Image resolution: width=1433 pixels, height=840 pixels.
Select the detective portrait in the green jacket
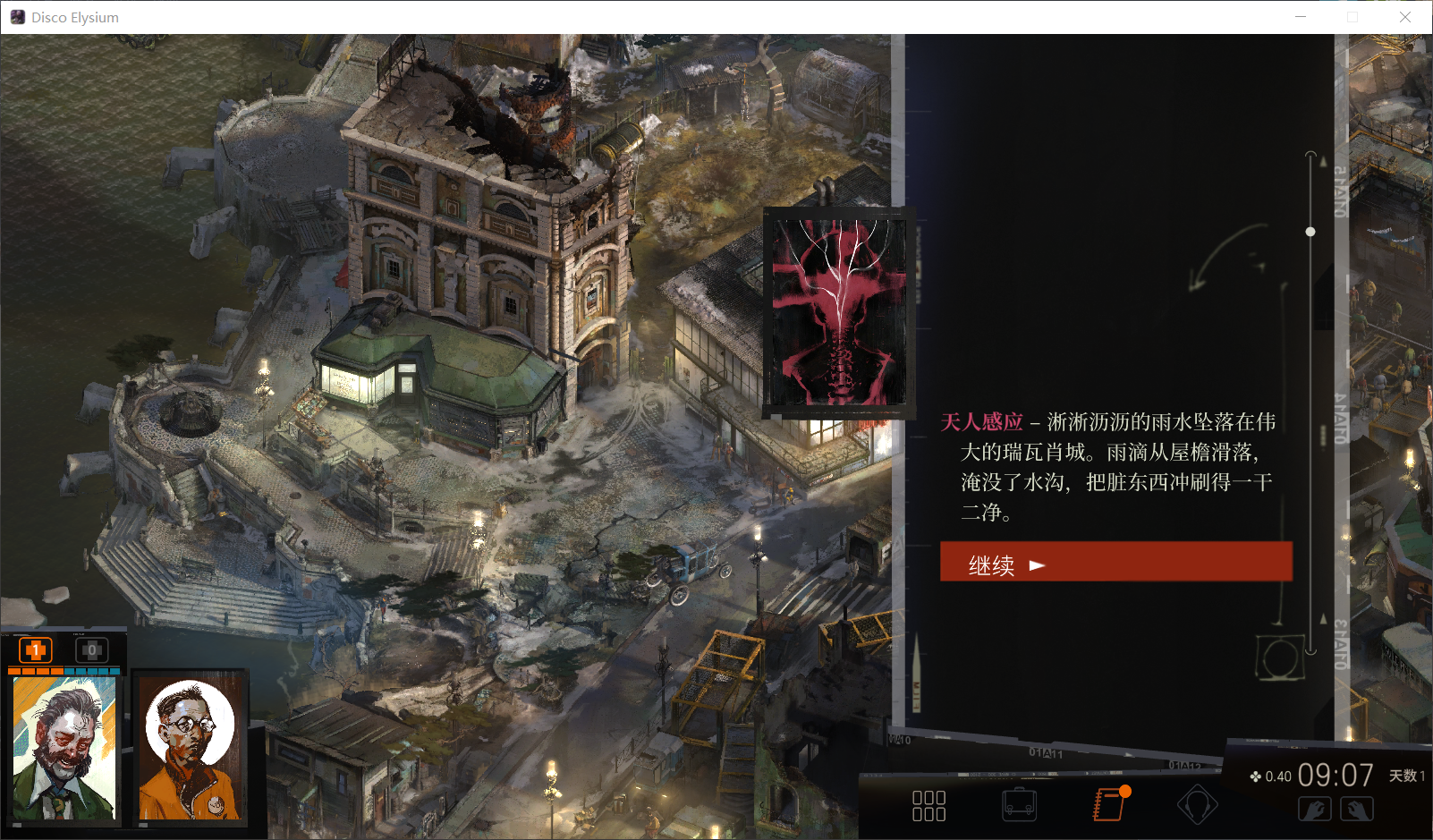[64, 748]
